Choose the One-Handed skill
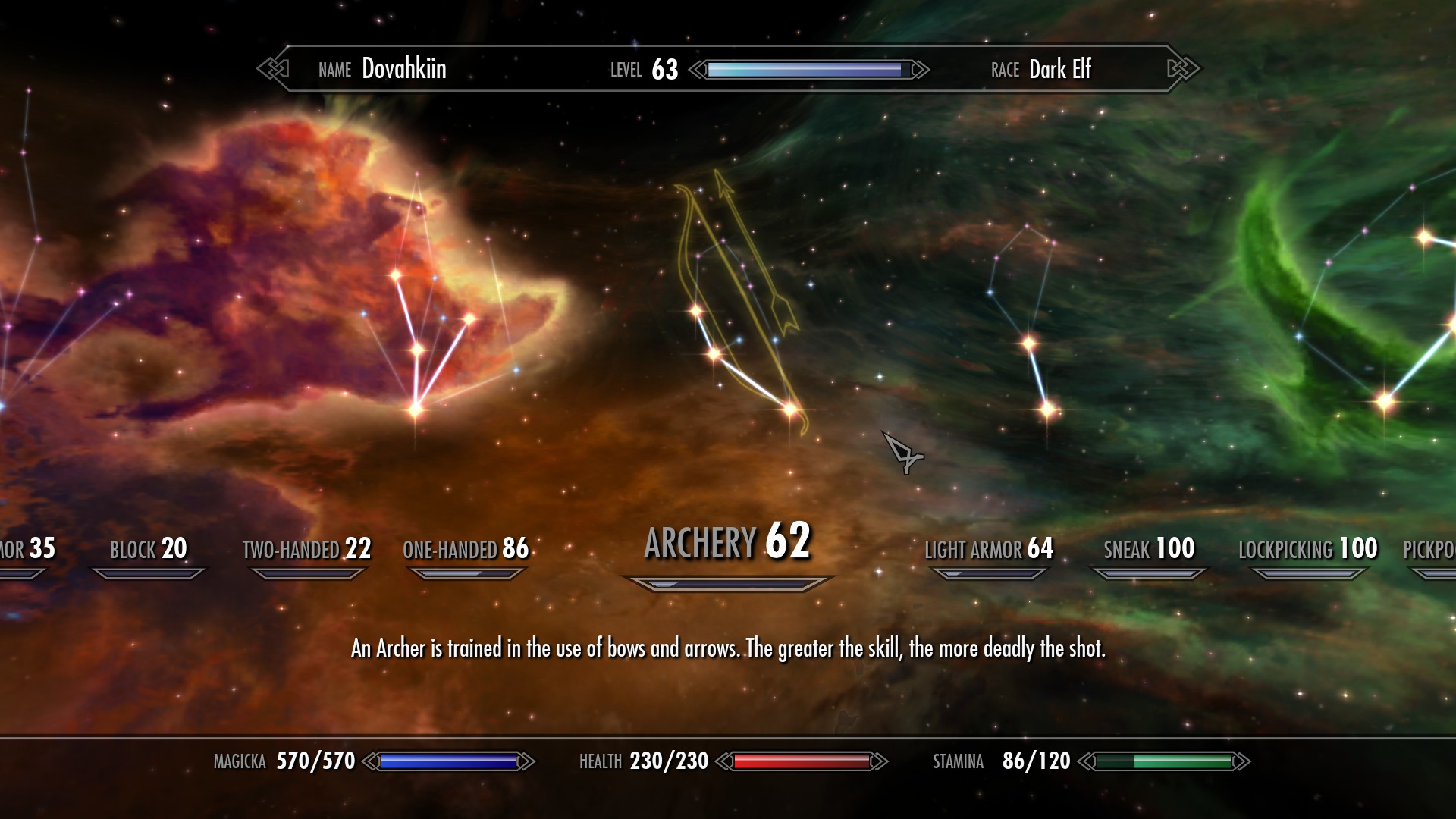The width and height of the screenshot is (1456, 819). point(466,549)
